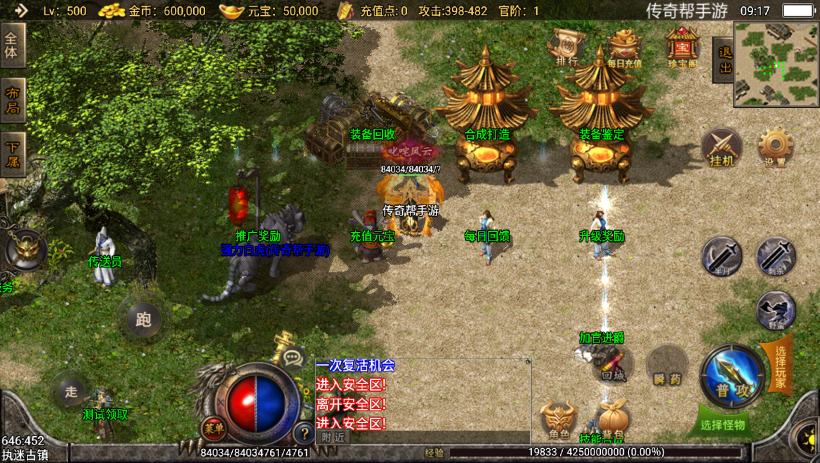Screen dimensions: 820x463
Task: Open the 珍宝阁 treasure shop icon
Action: click(682, 48)
